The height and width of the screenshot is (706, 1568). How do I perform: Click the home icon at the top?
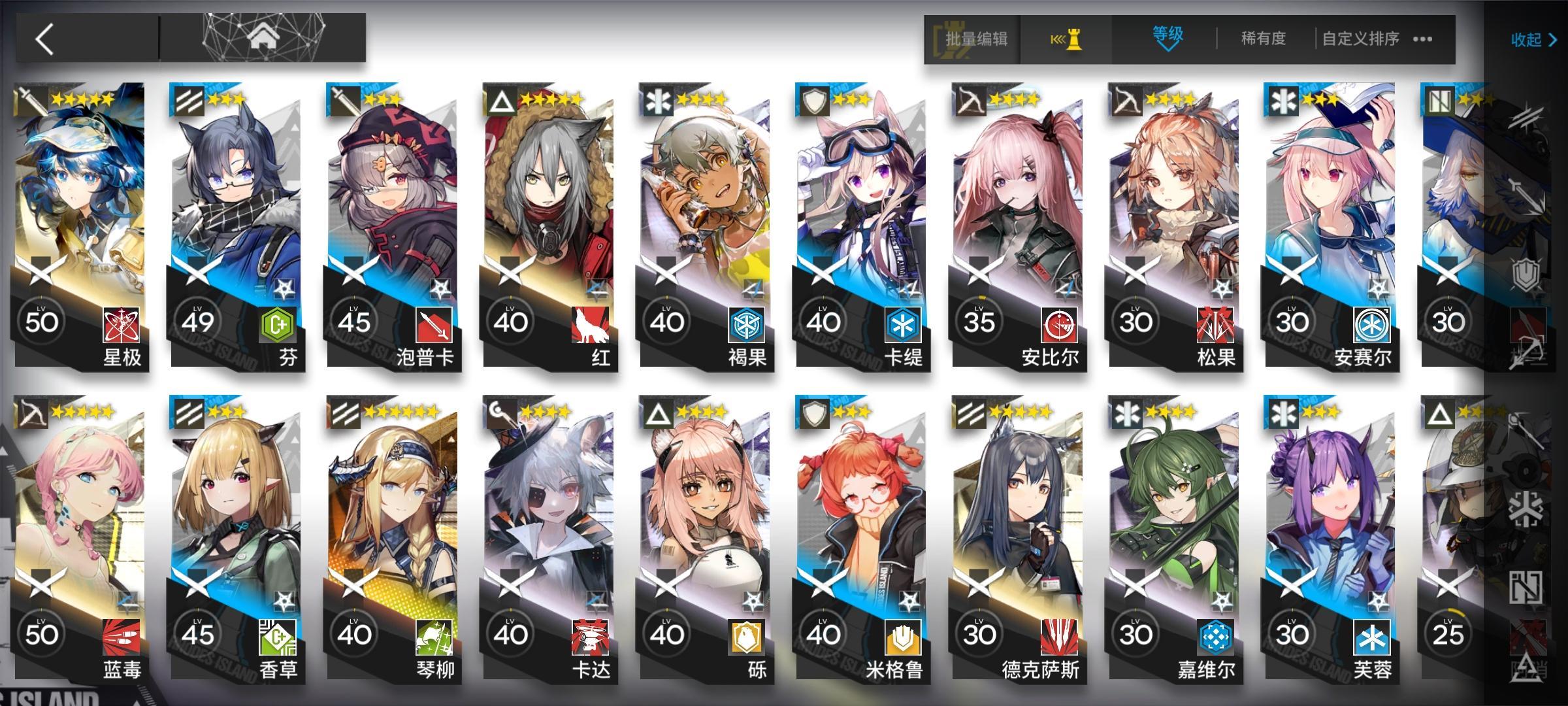point(260,38)
